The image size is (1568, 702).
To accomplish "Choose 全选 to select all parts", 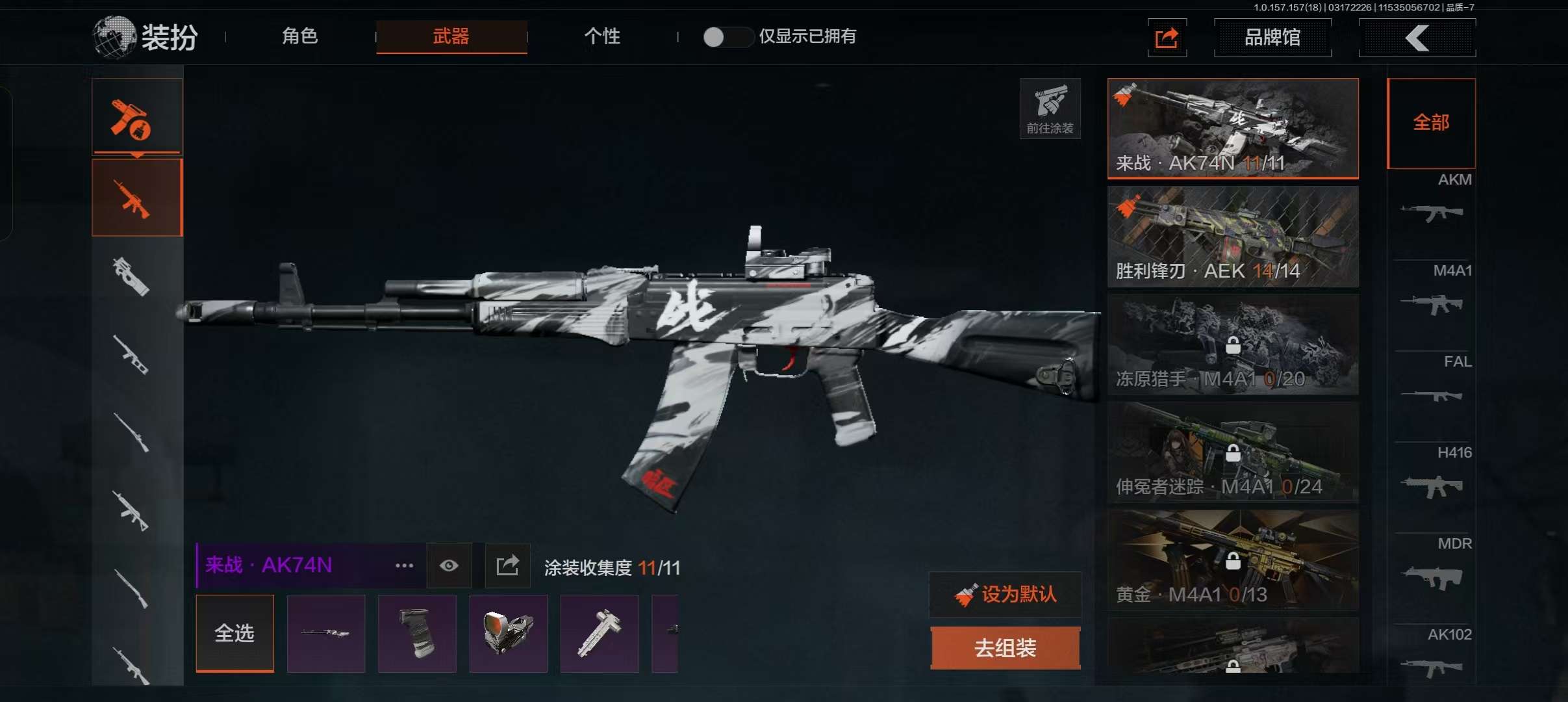I will [x=234, y=633].
